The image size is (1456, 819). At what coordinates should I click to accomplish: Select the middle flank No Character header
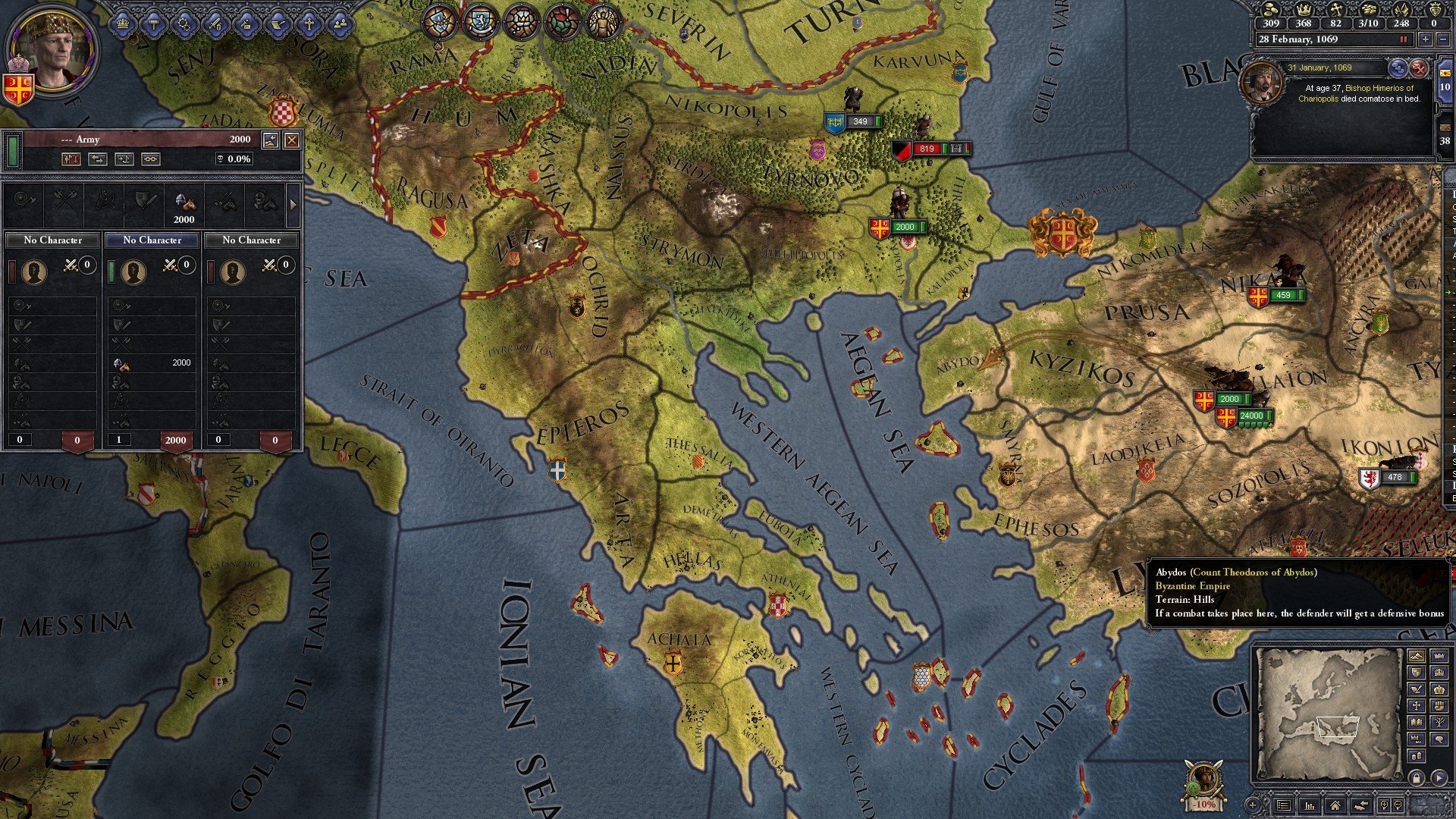tap(152, 240)
